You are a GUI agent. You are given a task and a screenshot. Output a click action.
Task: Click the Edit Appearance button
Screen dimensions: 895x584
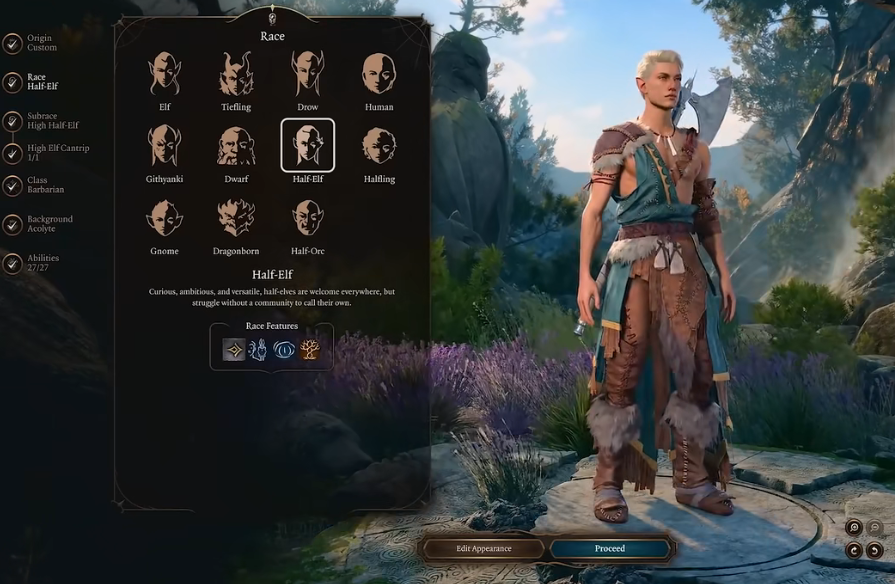coord(484,549)
